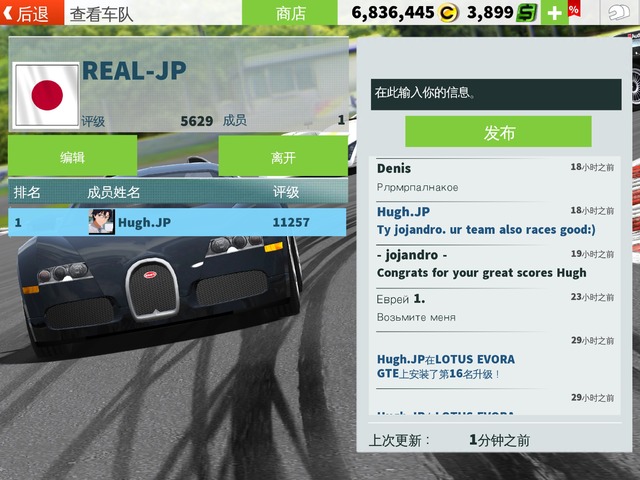Post the message with 发布

tap(498, 132)
